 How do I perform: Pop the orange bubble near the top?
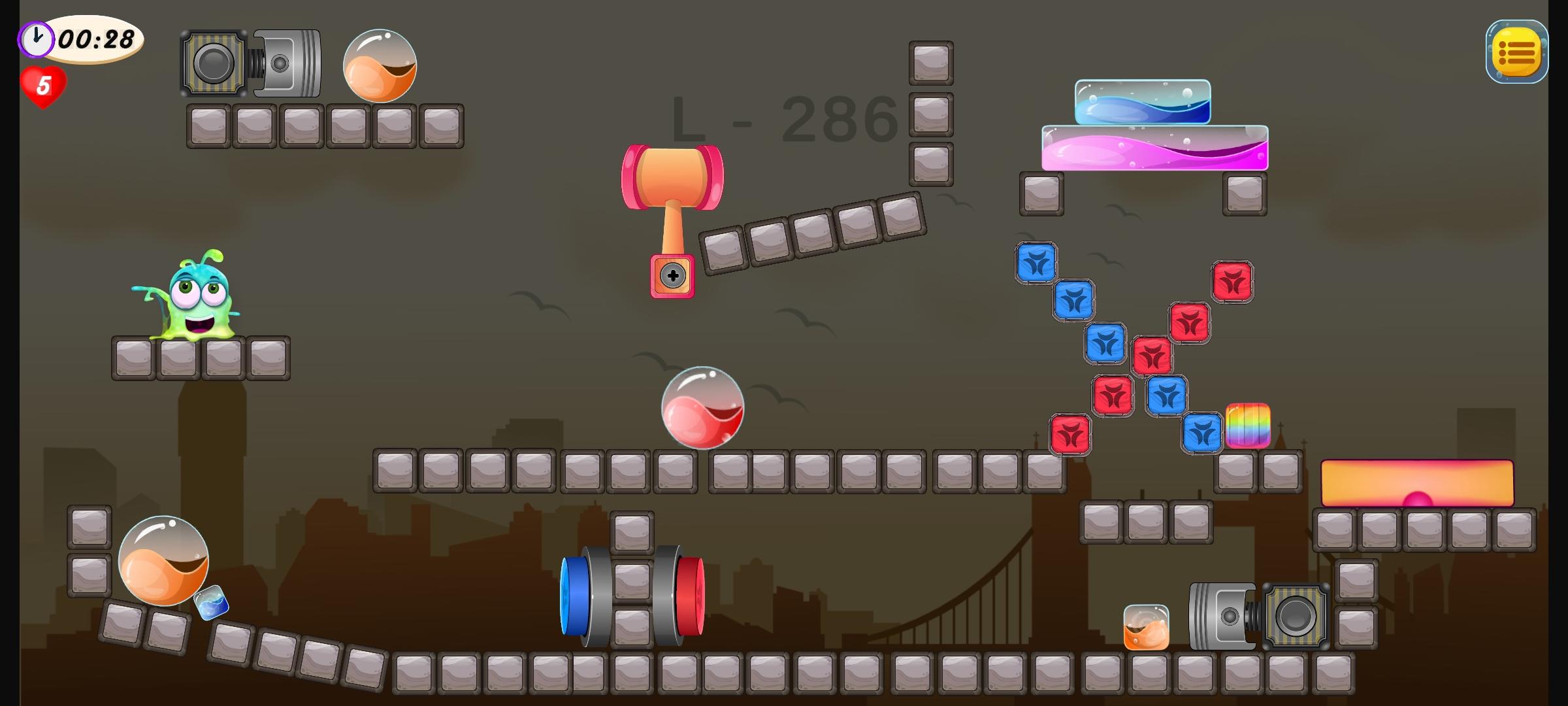(379, 69)
